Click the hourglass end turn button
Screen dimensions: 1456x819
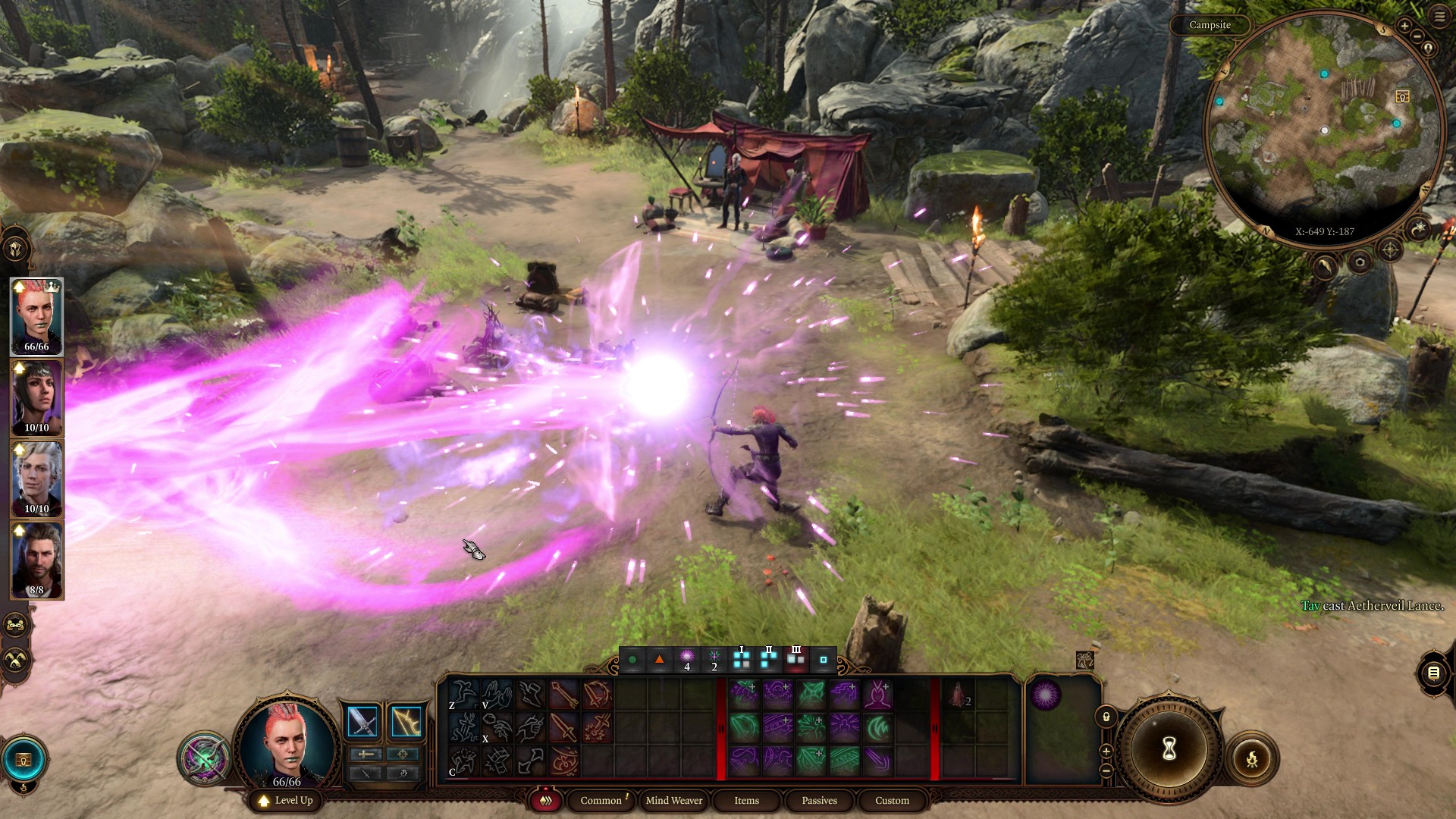point(1169,749)
